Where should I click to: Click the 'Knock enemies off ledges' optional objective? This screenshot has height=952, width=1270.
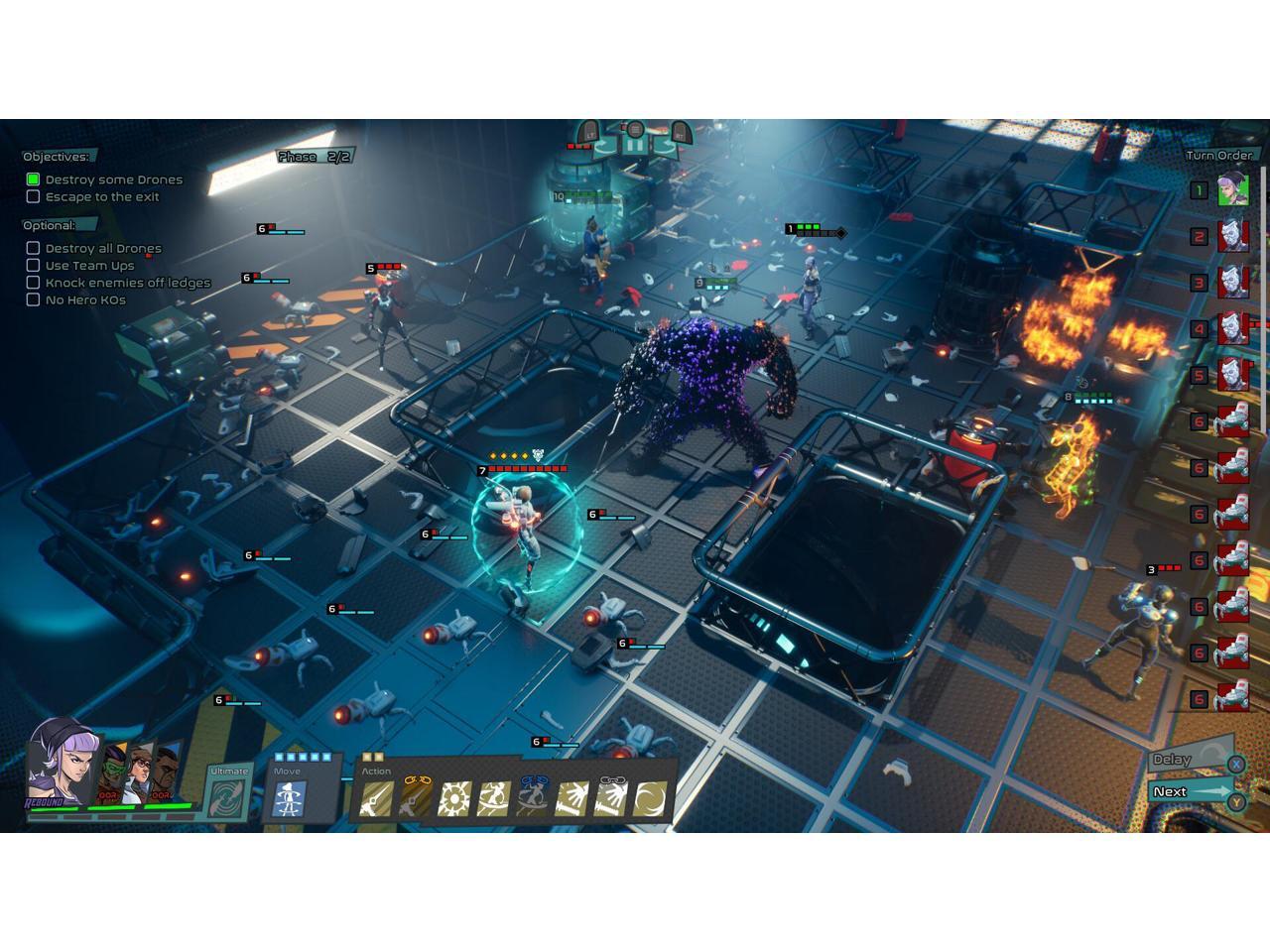127,283
